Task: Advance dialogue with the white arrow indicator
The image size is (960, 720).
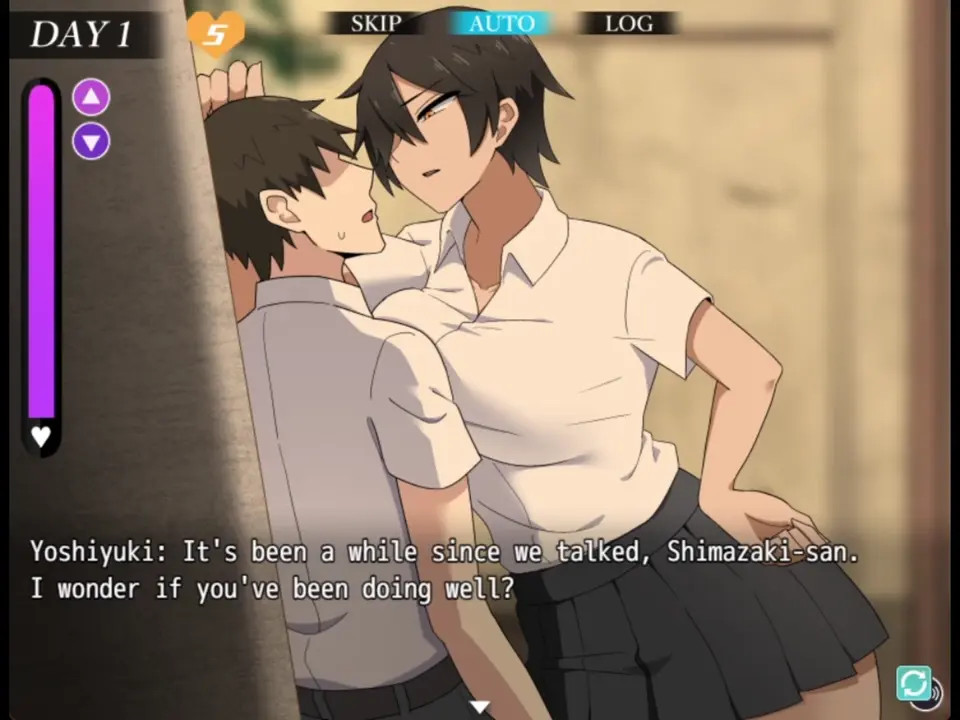Action: coord(480,707)
